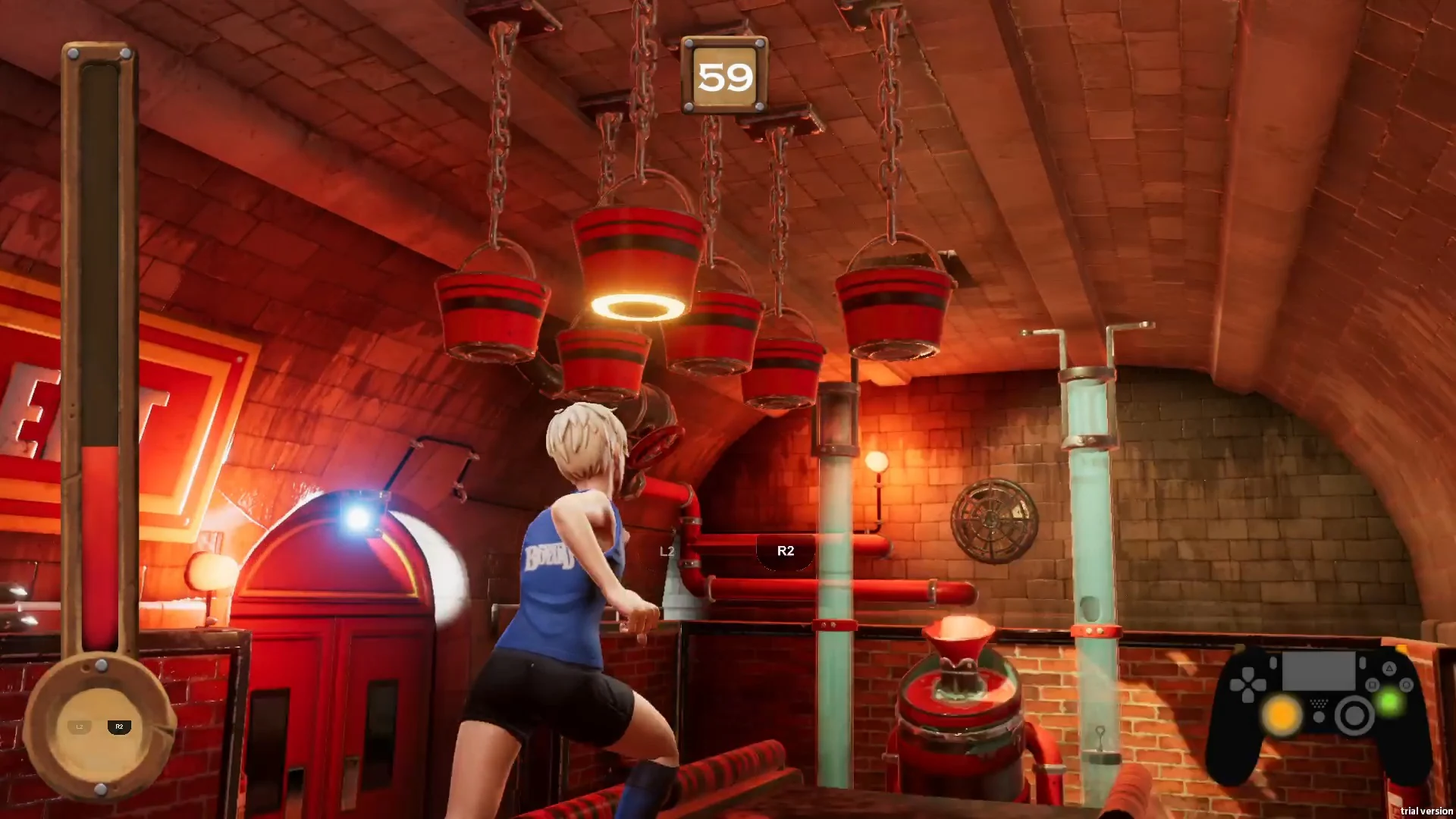
Task: Click the Share button on the controller
Action: 1273,663
